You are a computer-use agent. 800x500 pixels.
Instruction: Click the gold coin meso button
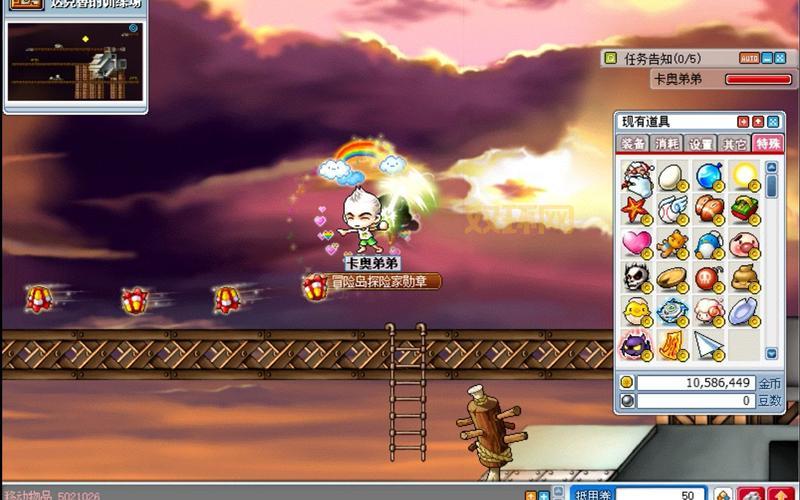click(x=627, y=382)
